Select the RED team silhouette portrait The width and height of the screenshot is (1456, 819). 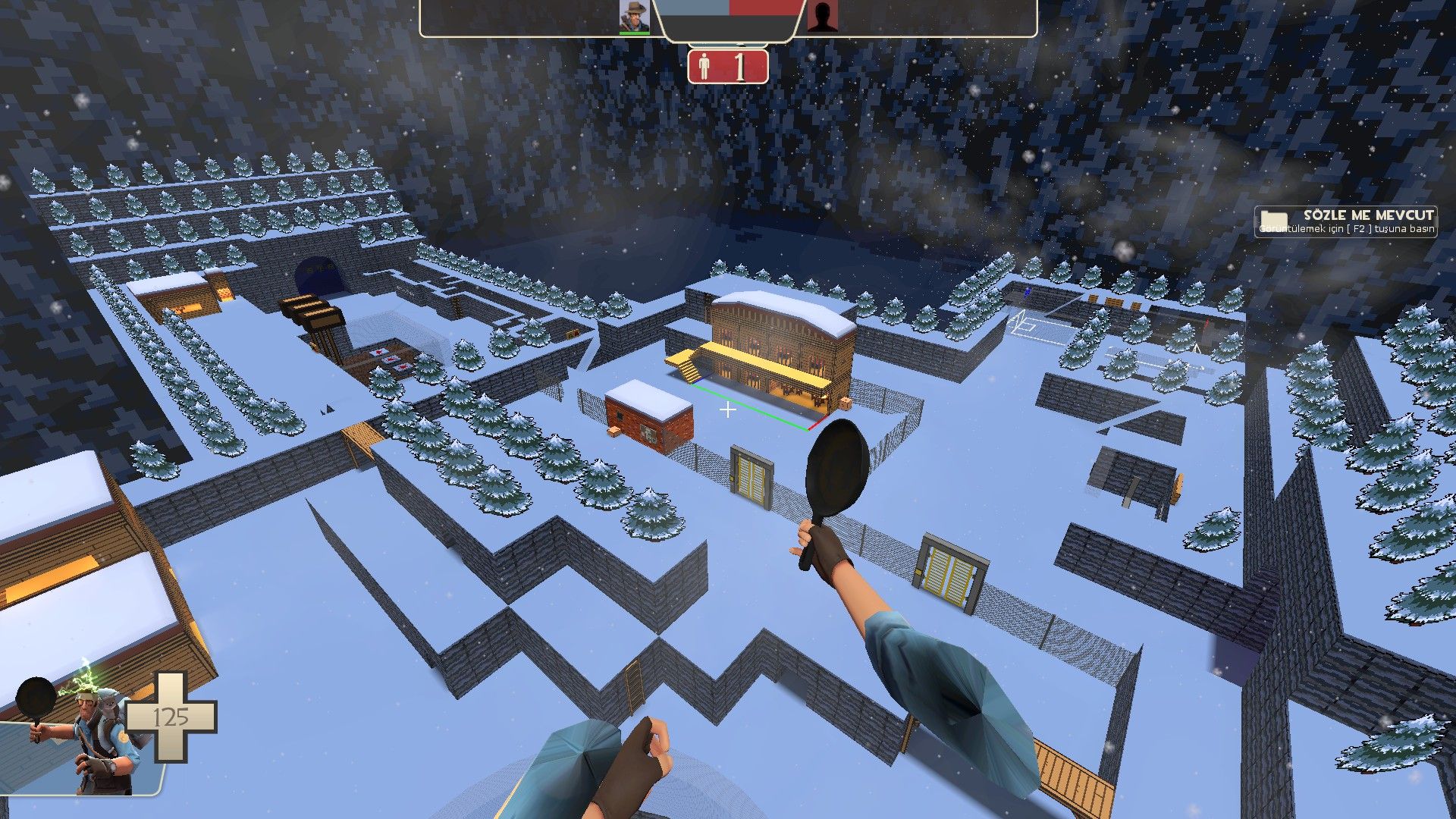tap(821, 17)
